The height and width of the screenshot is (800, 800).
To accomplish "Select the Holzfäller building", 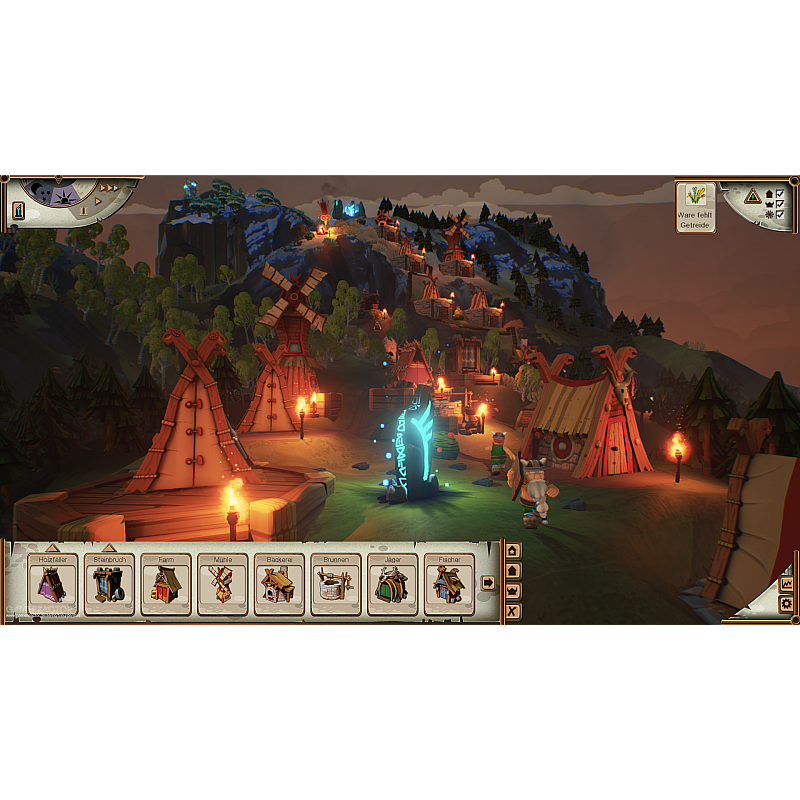I will (x=52, y=582).
